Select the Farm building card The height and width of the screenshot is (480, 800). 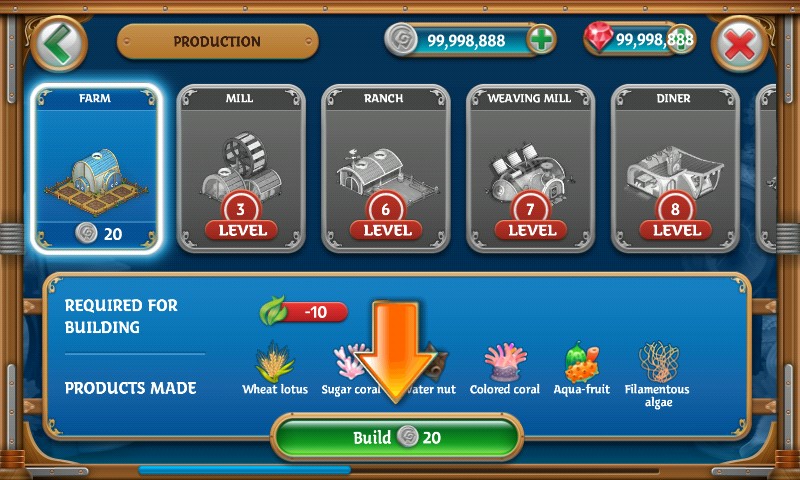[x=96, y=167]
